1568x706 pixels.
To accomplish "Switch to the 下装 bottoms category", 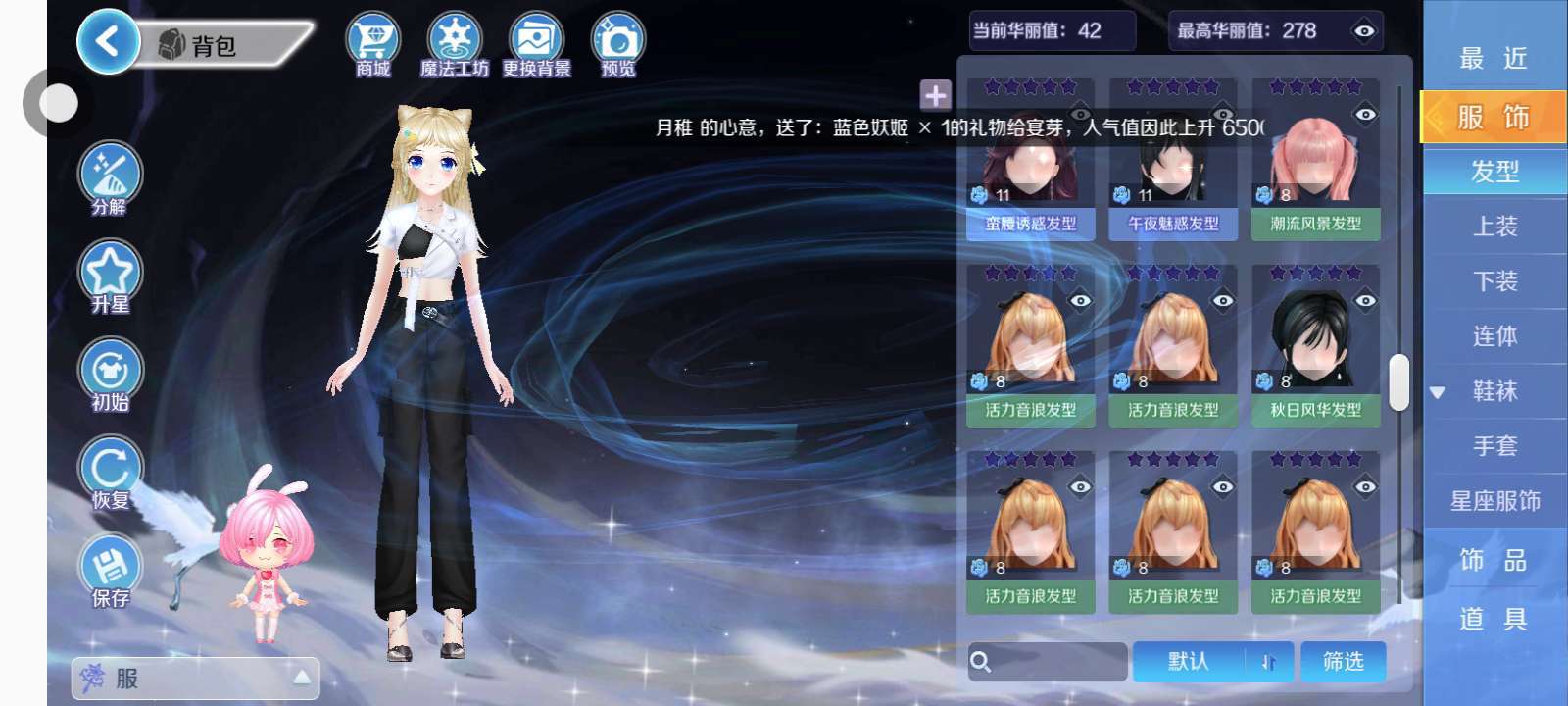I will [x=1494, y=281].
